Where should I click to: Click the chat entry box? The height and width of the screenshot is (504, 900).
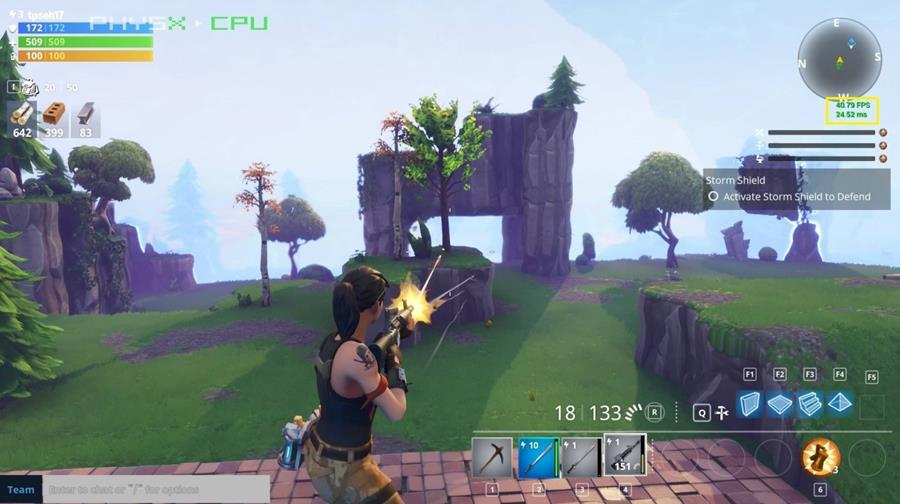click(155, 489)
